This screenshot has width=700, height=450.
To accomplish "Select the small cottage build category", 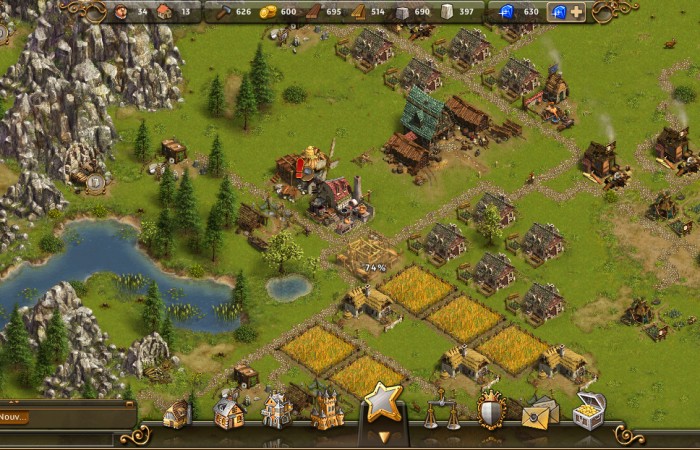I will click(177, 413).
